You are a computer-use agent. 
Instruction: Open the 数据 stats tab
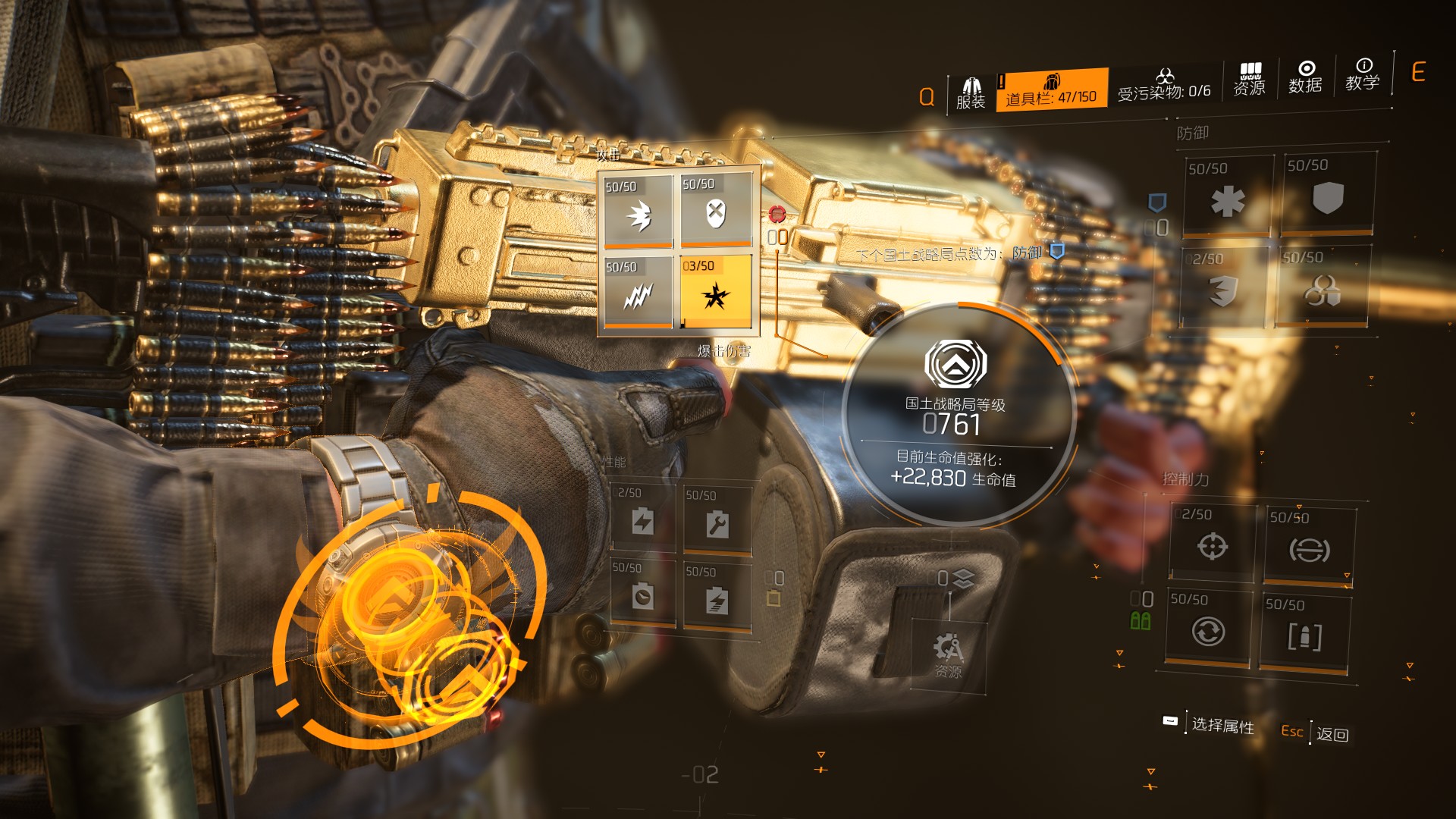[1305, 77]
